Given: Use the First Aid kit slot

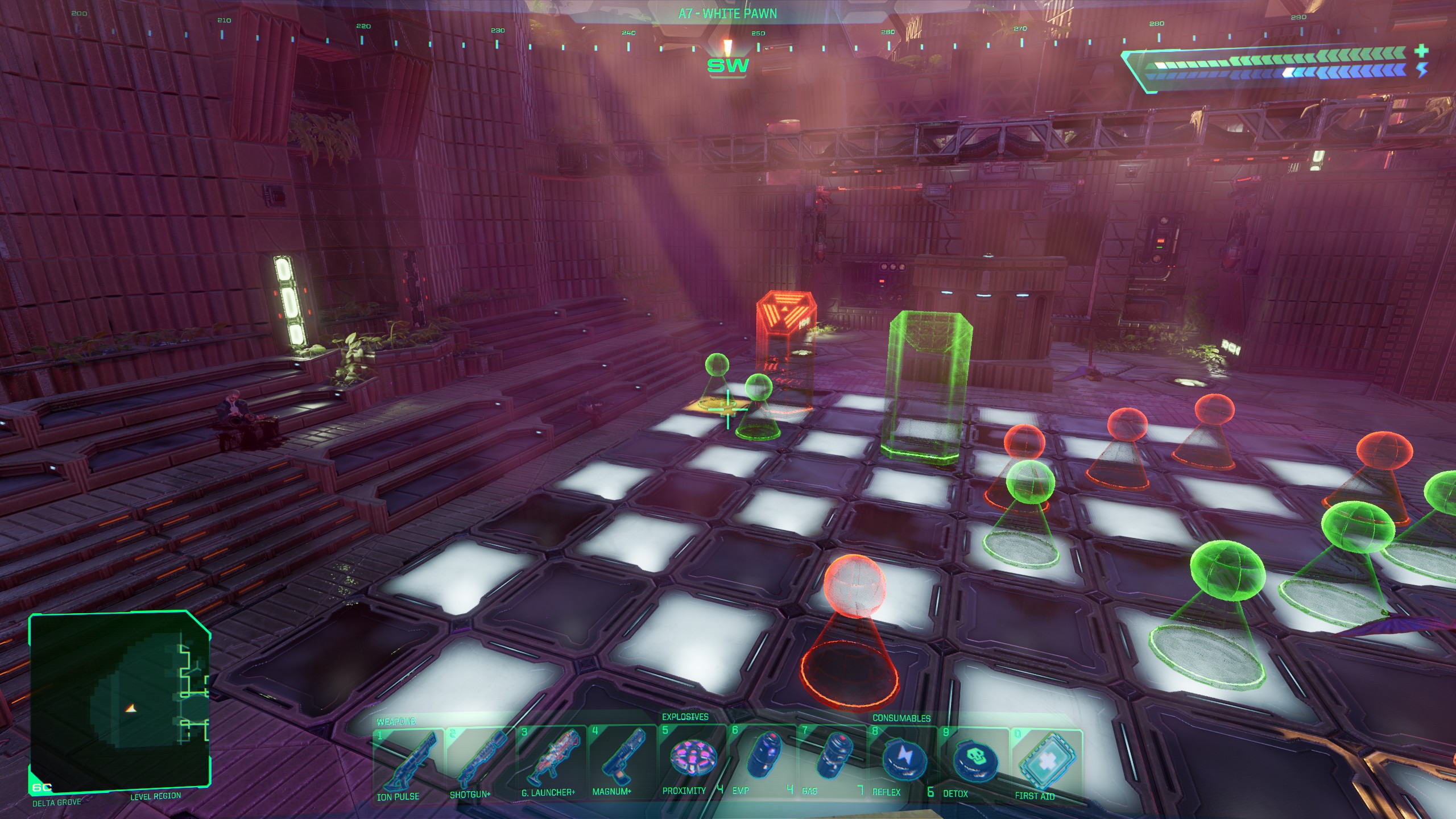Looking at the screenshot, I should (x=1045, y=762).
